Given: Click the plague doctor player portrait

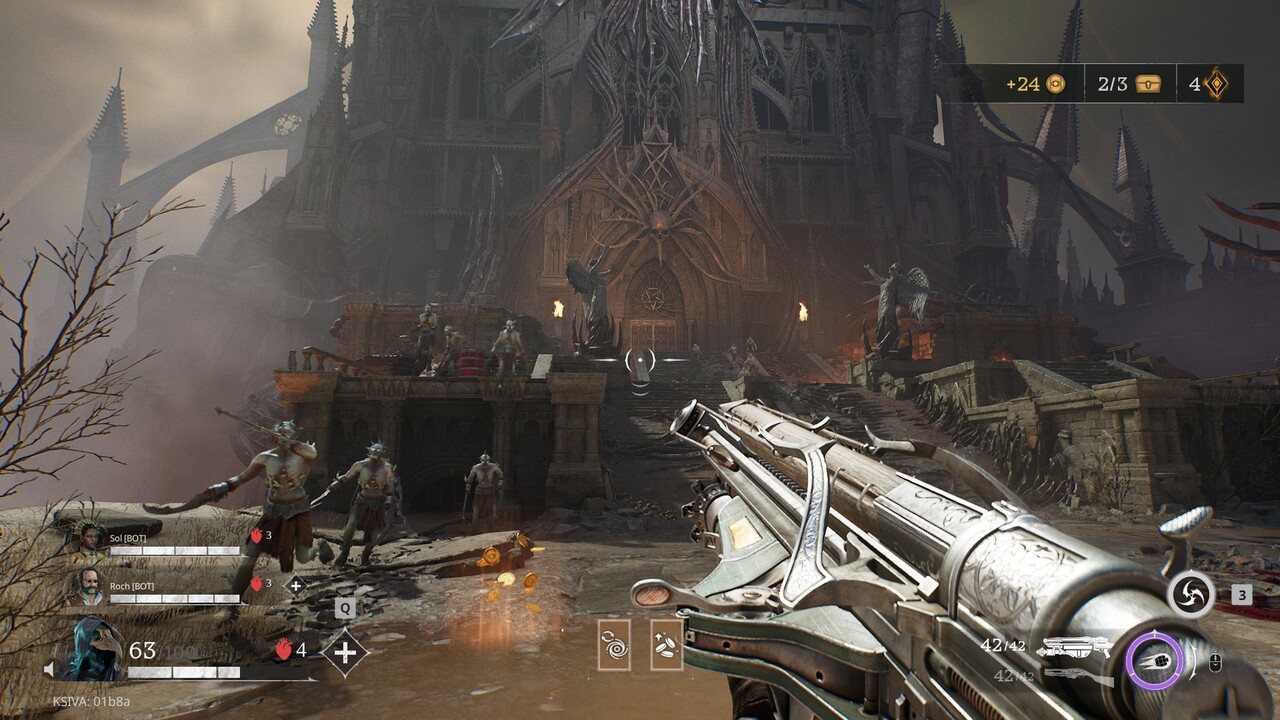Looking at the screenshot, I should coord(92,650).
